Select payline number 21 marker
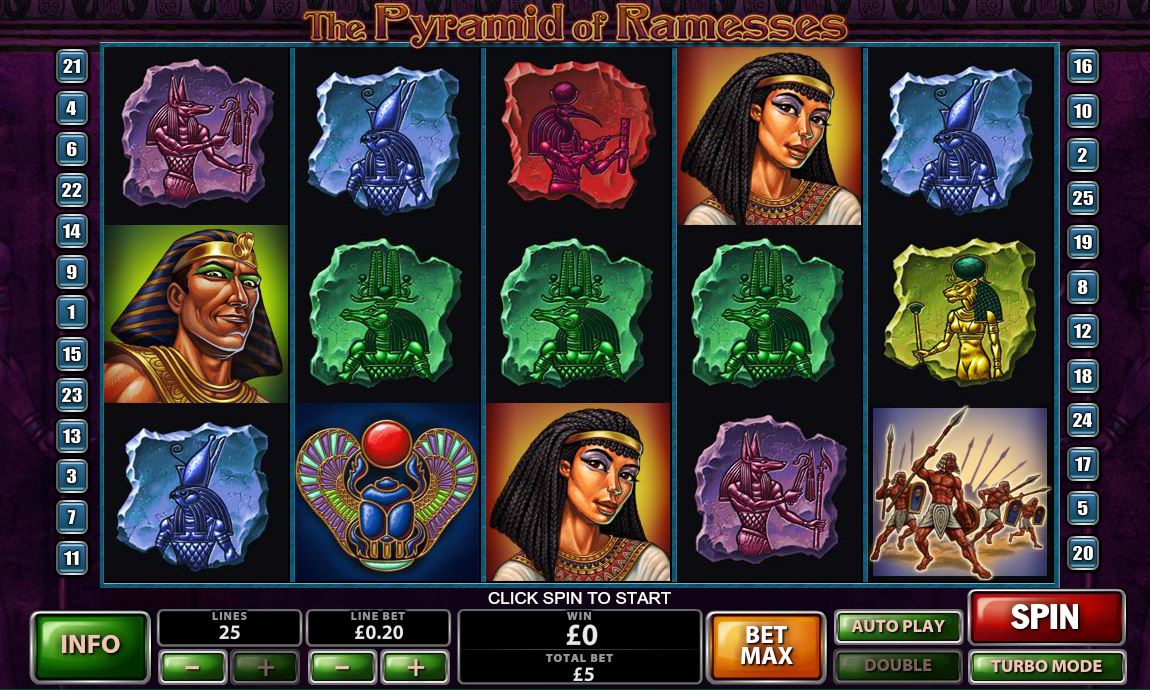 72,67
